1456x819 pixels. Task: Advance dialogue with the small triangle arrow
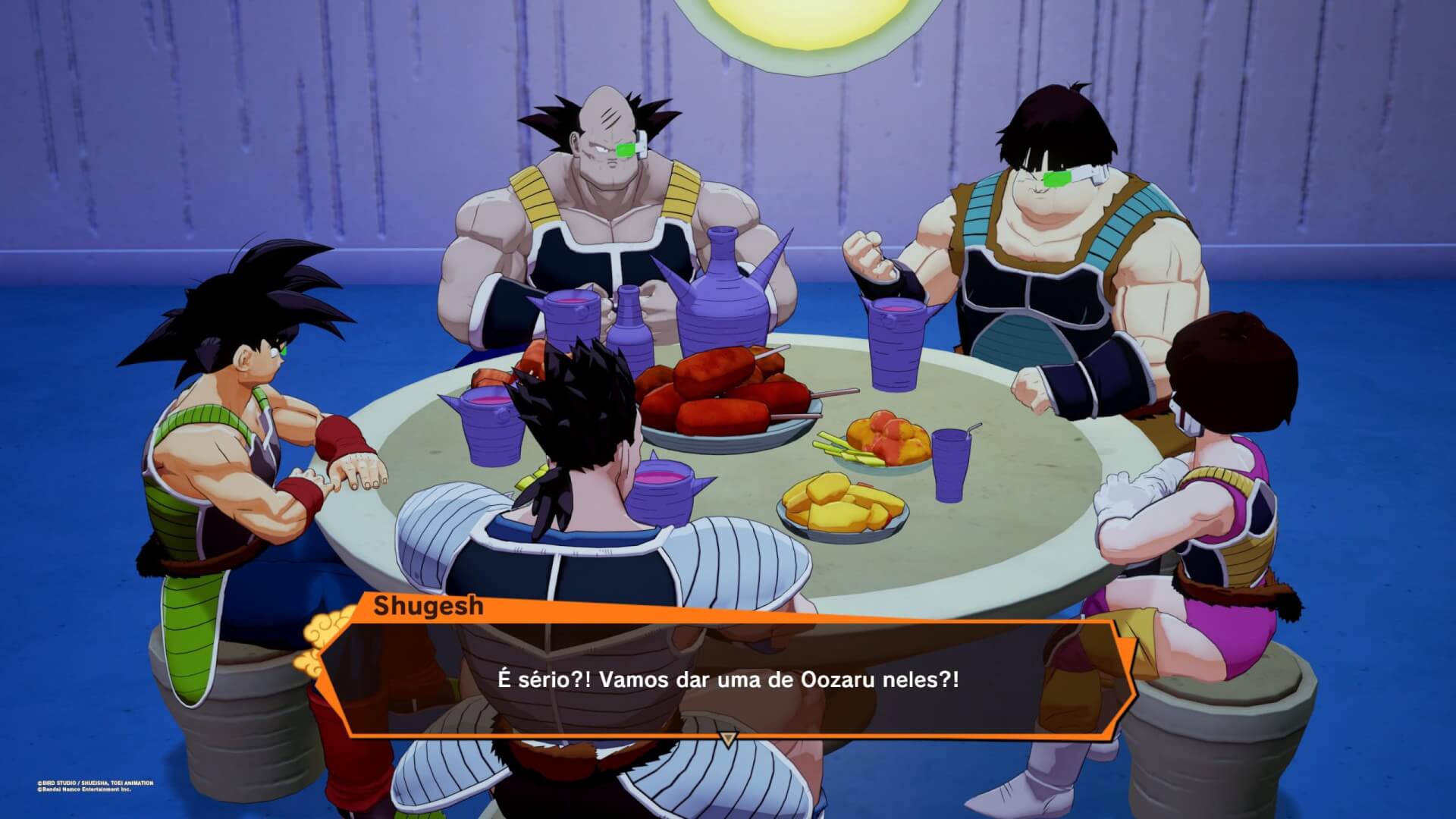pyautogui.click(x=727, y=739)
